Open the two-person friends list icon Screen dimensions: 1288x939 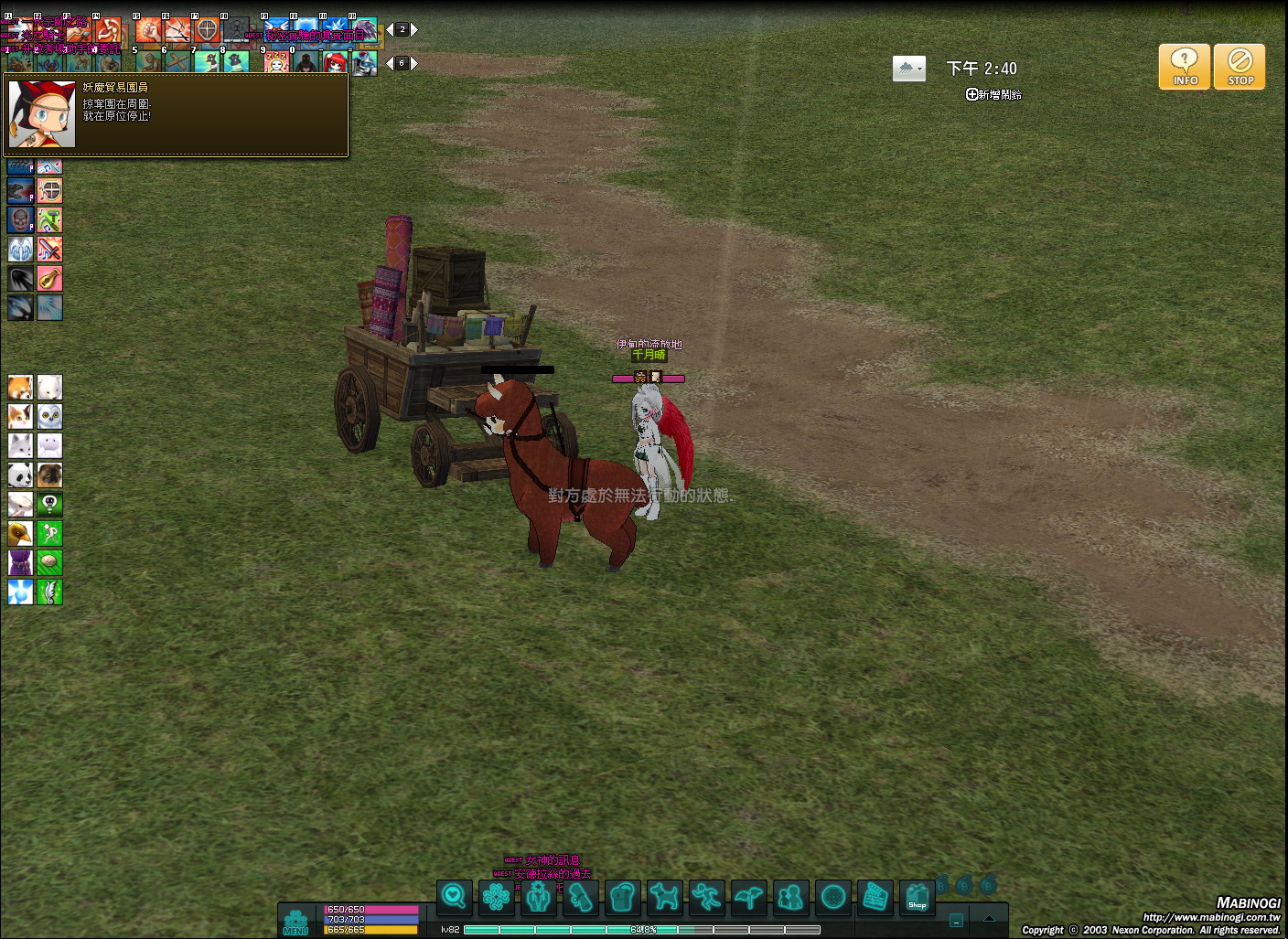coord(790,897)
